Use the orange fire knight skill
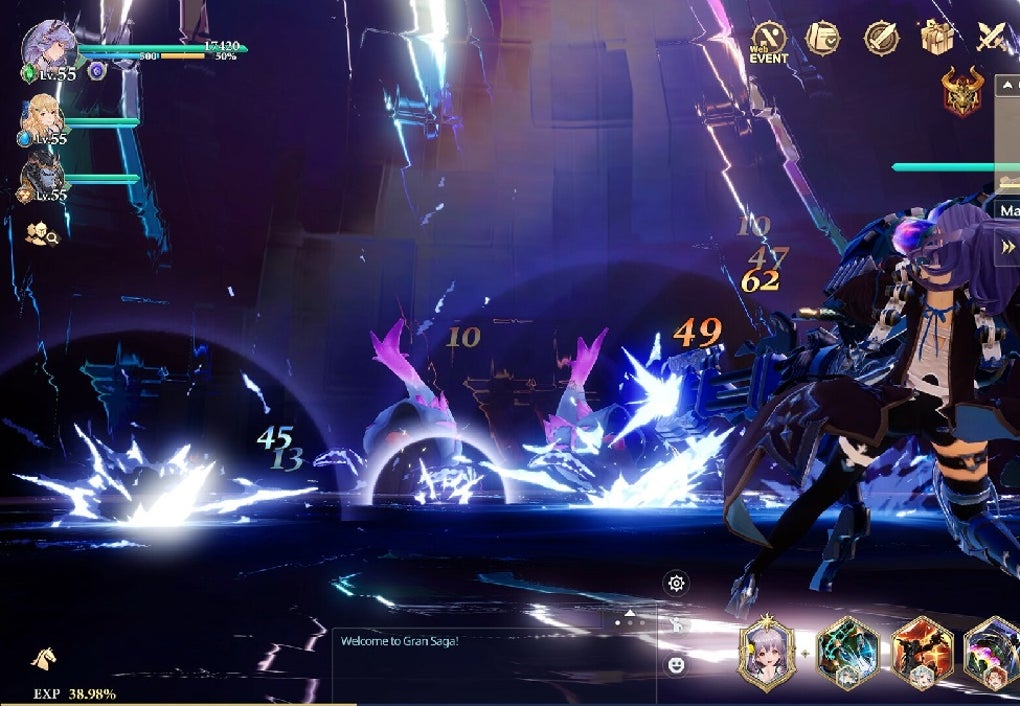Image resolution: width=1020 pixels, height=706 pixels. point(920,654)
